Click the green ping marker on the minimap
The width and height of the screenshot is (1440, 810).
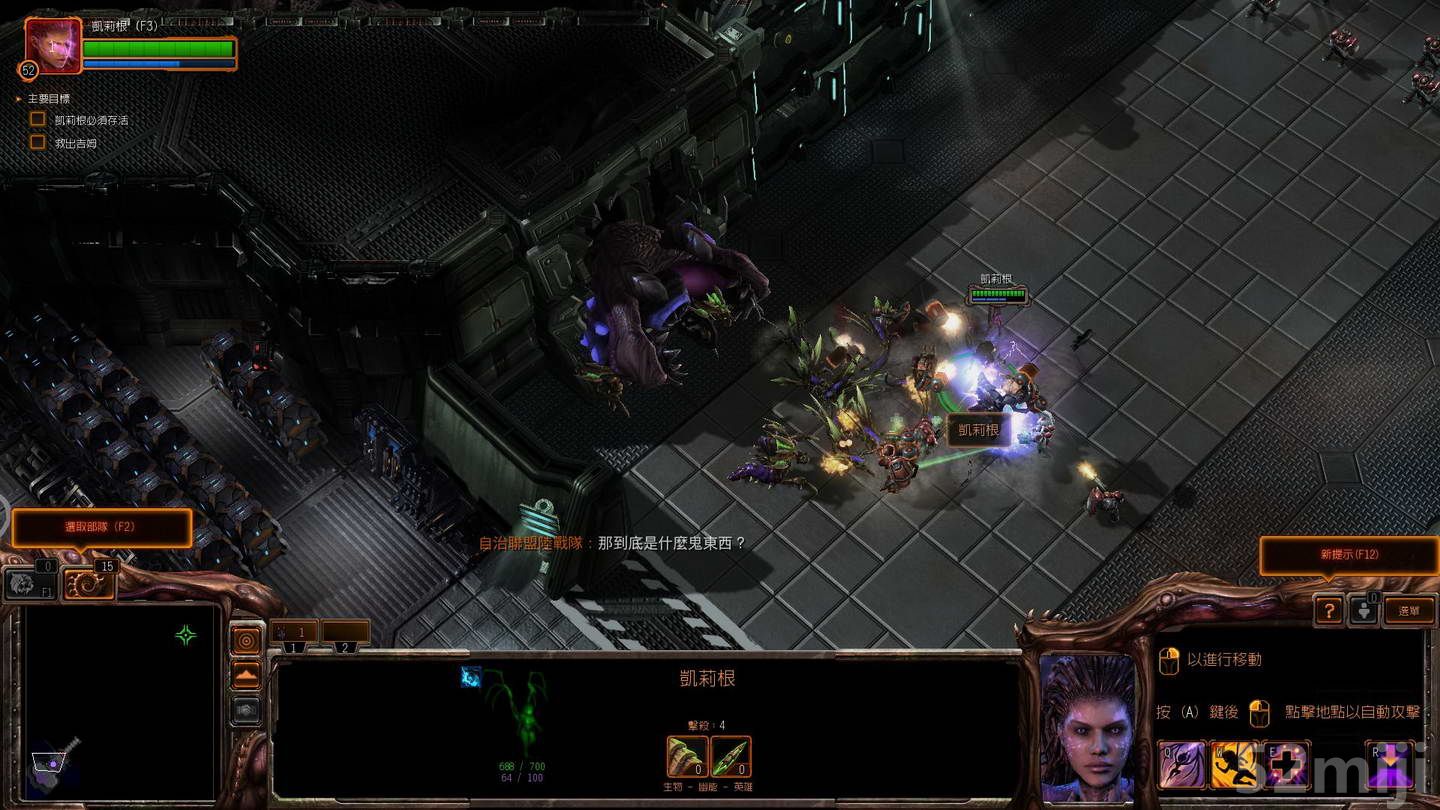point(185,634)
